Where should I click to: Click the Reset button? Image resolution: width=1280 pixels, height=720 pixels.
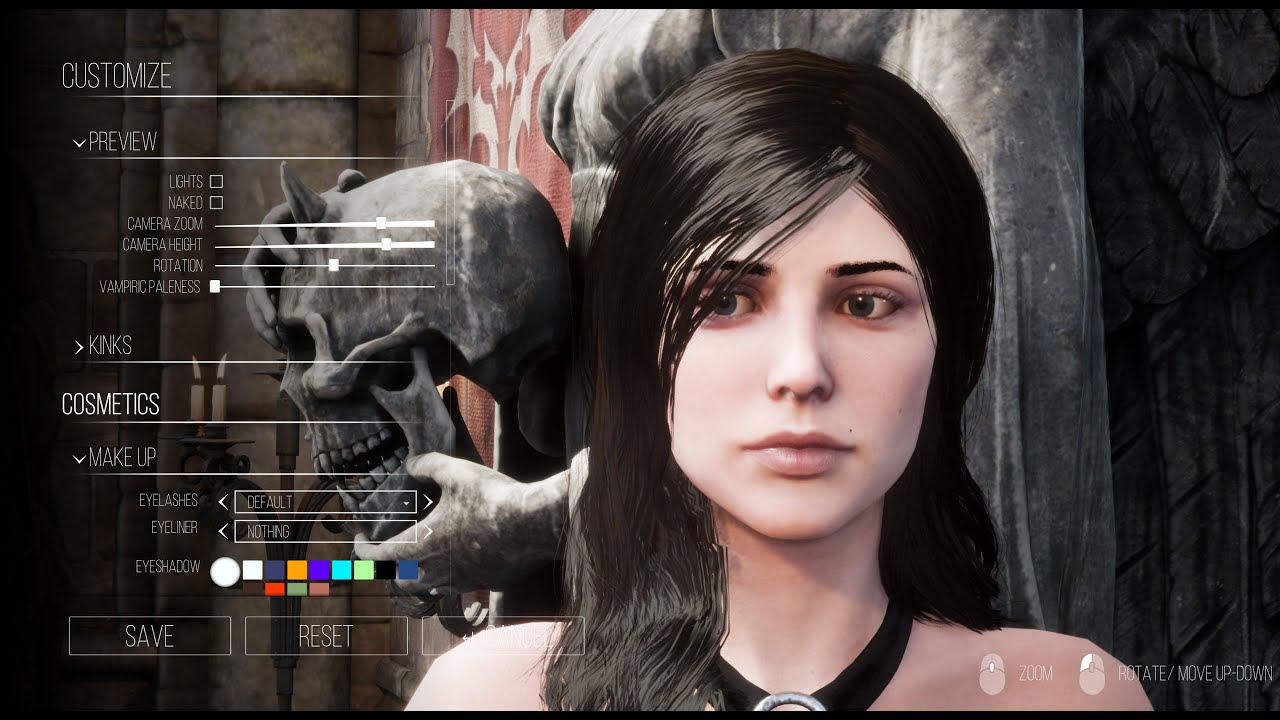325,636
